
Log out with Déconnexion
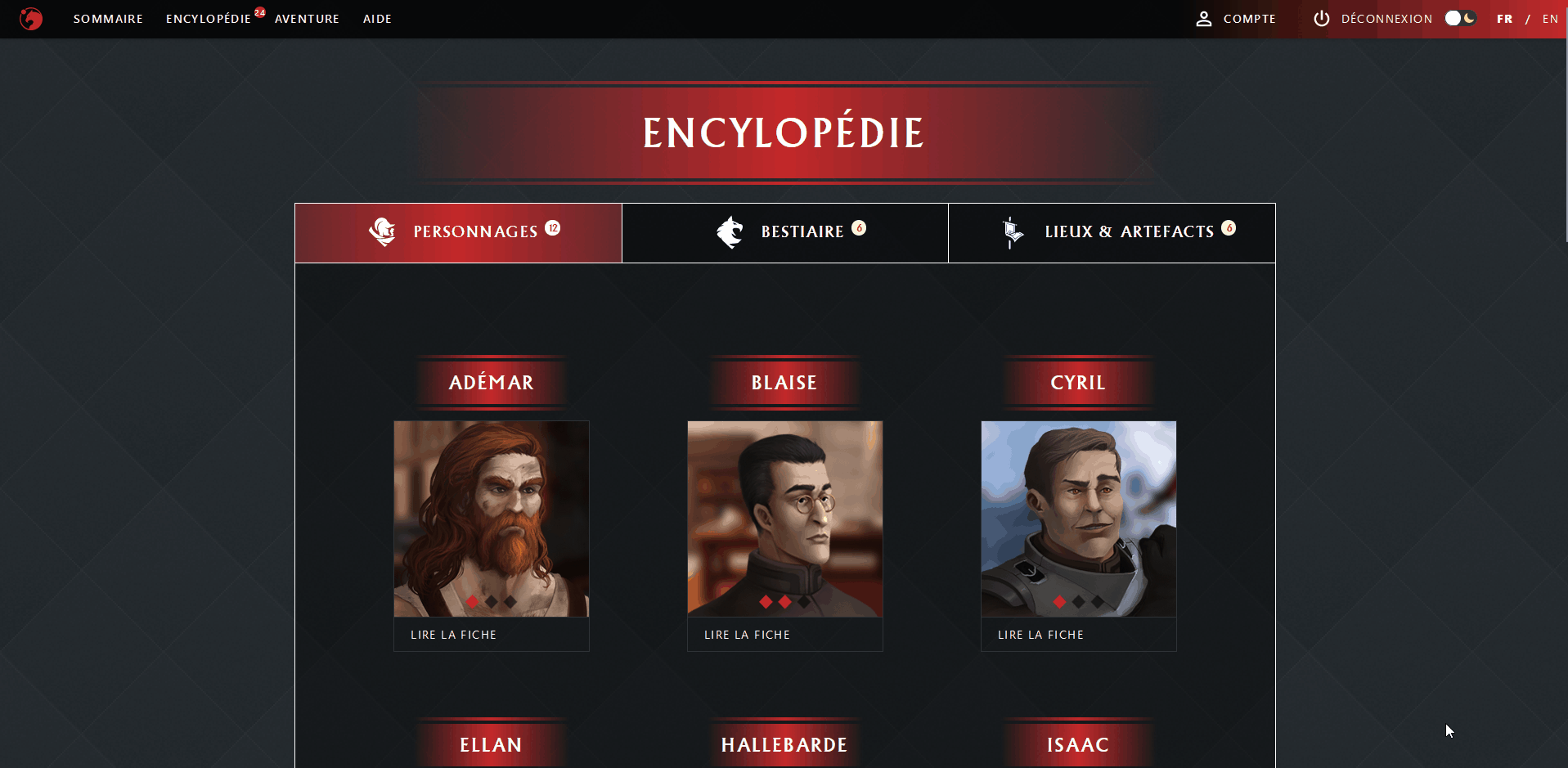coord(1373,19)
